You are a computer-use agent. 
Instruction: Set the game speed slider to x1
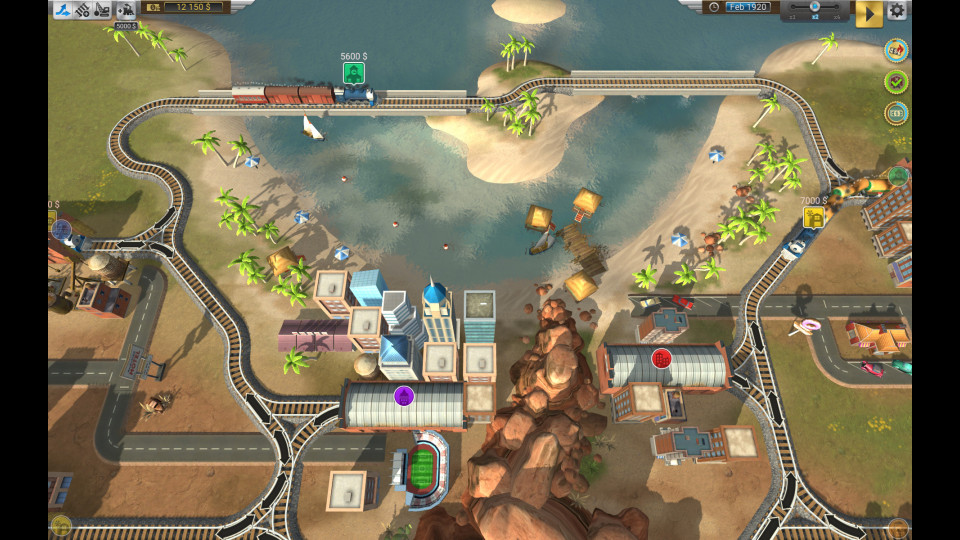pyautogui.click(x=794, y=9)
